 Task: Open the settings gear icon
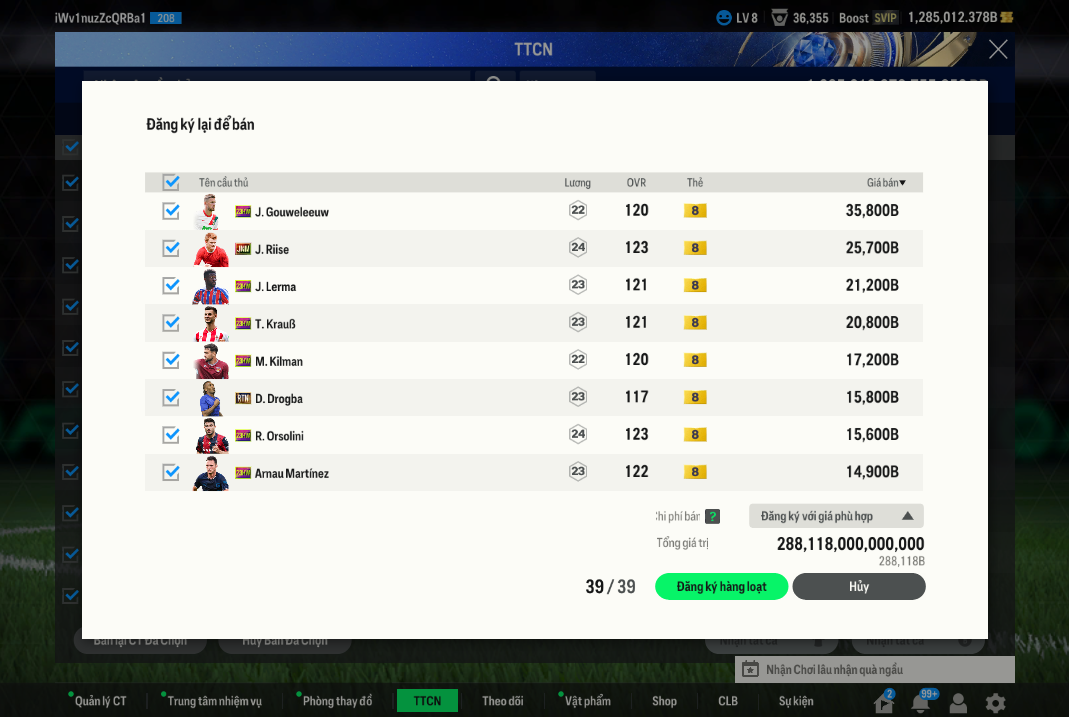[995, 703]
